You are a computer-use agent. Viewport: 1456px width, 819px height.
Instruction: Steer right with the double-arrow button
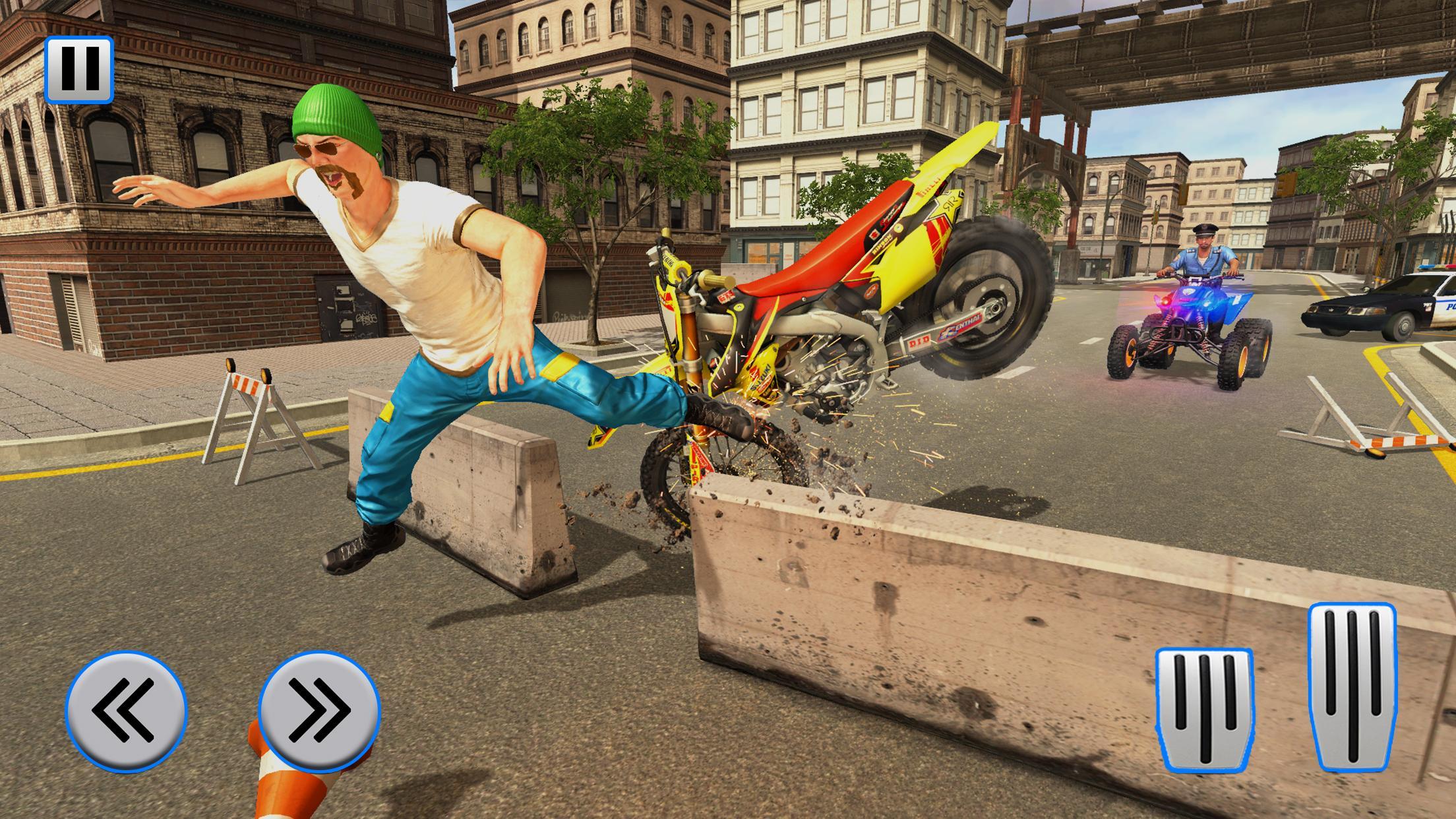[x=319, y=710]
